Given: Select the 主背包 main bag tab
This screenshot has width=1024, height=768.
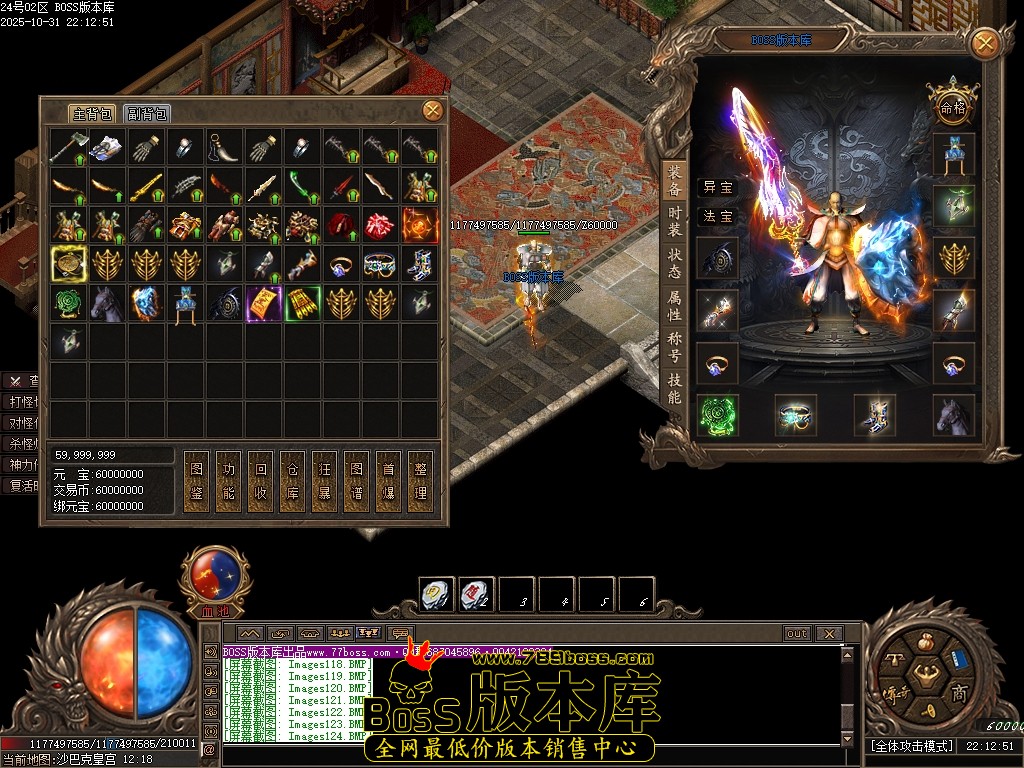Looking at the screenshot, I should pos(92,114).
